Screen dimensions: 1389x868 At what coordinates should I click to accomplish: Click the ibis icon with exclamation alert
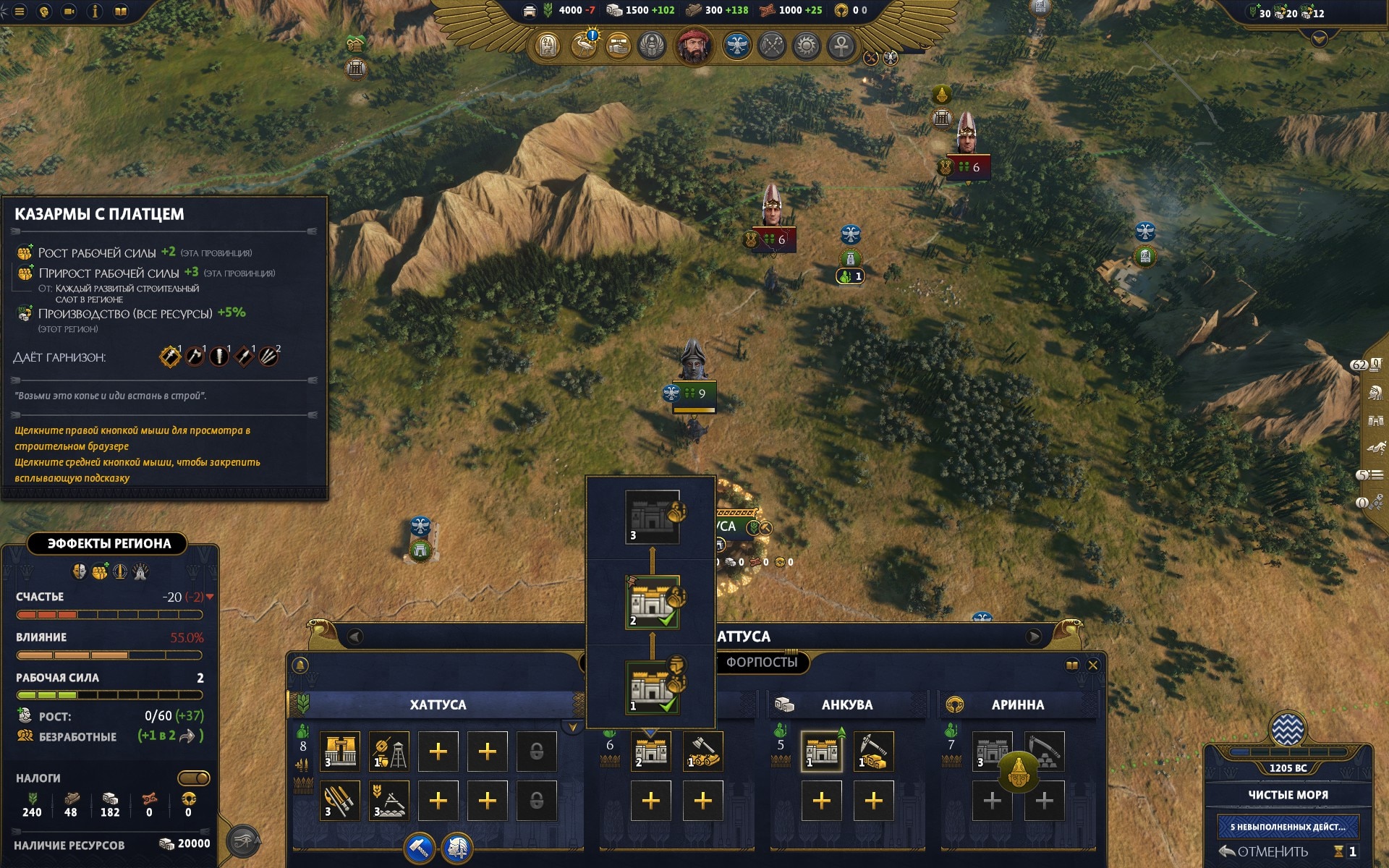pyautogui.click(x=584, y=46)
